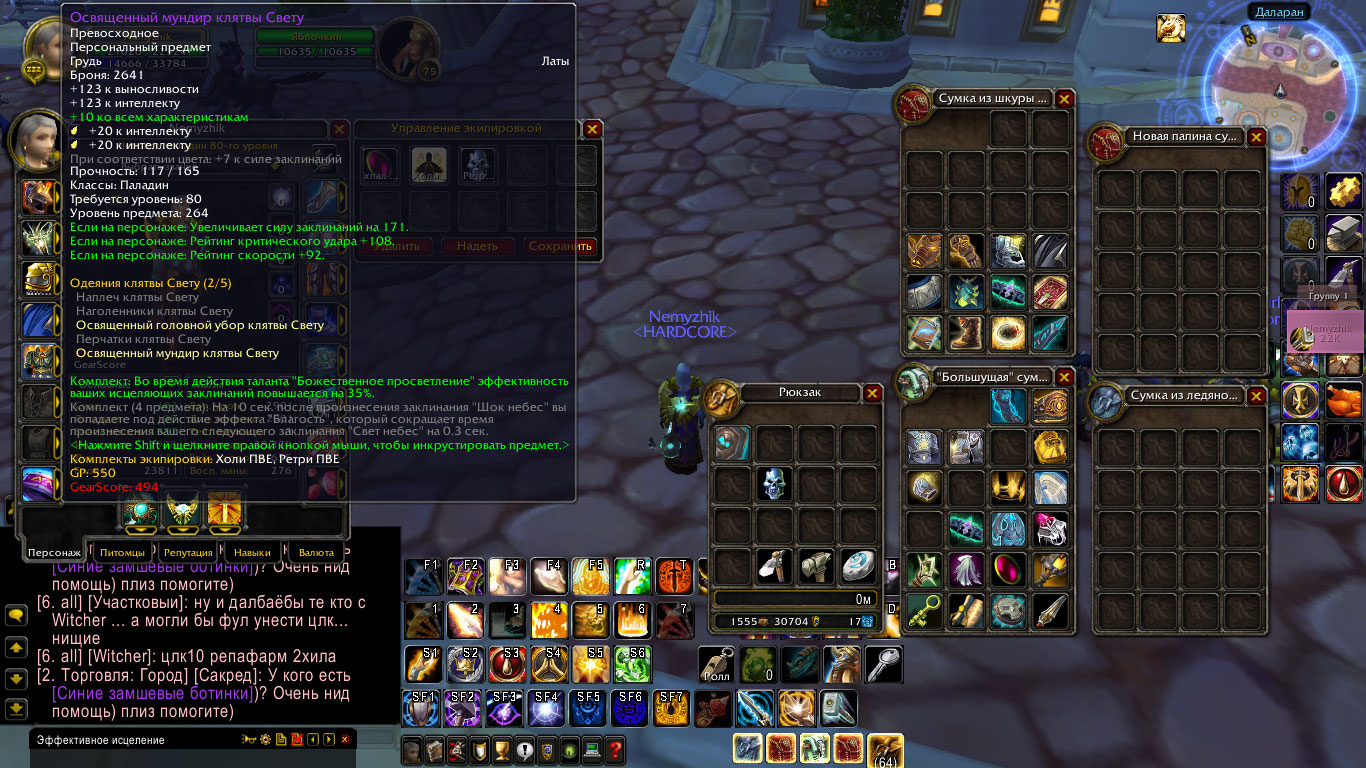
Task: Open the red question mark help button
Action: [615, 749]
